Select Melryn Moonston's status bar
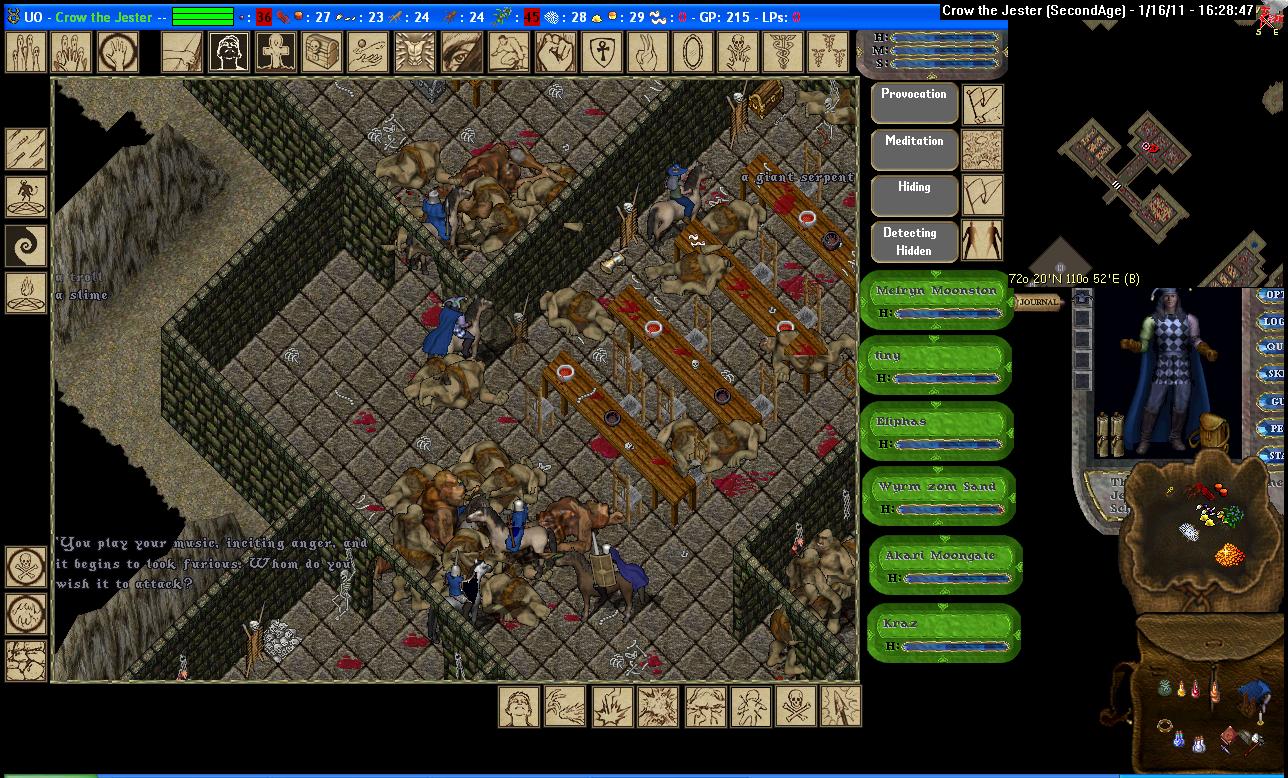Image resolution: width=1288 pixels, height=778 pixels. [x=936, y=299]
